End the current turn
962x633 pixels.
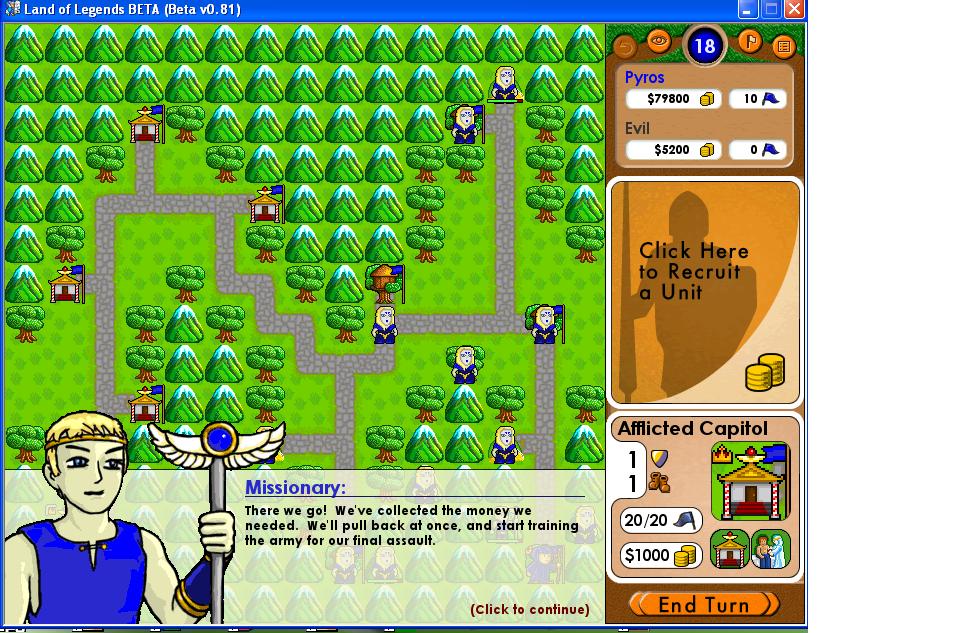(704, 604)
